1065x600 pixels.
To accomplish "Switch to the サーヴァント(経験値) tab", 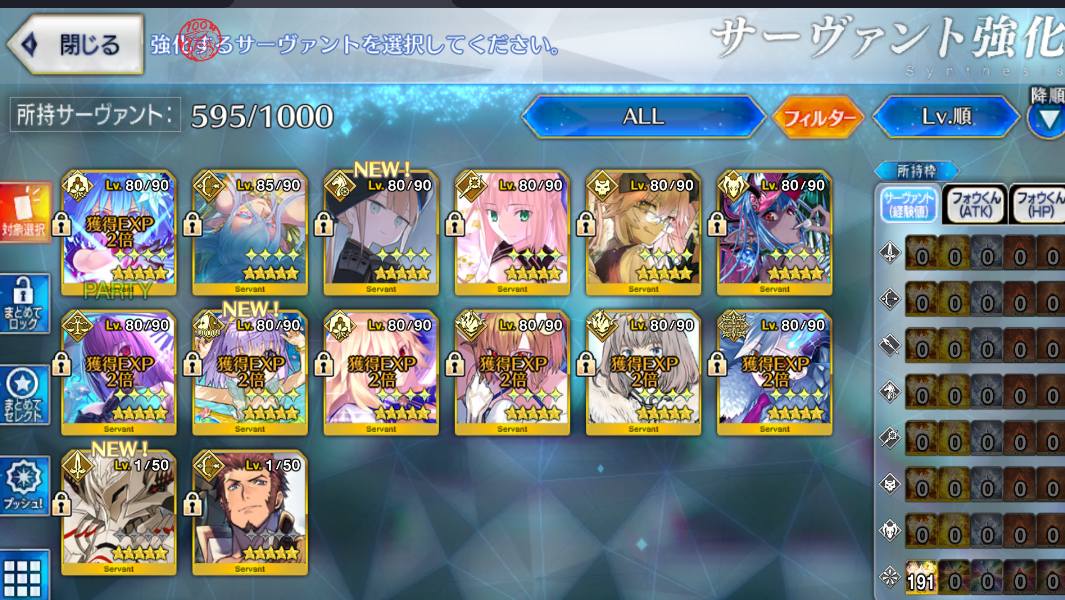I will pyautogui.click(x=908, y=205).
